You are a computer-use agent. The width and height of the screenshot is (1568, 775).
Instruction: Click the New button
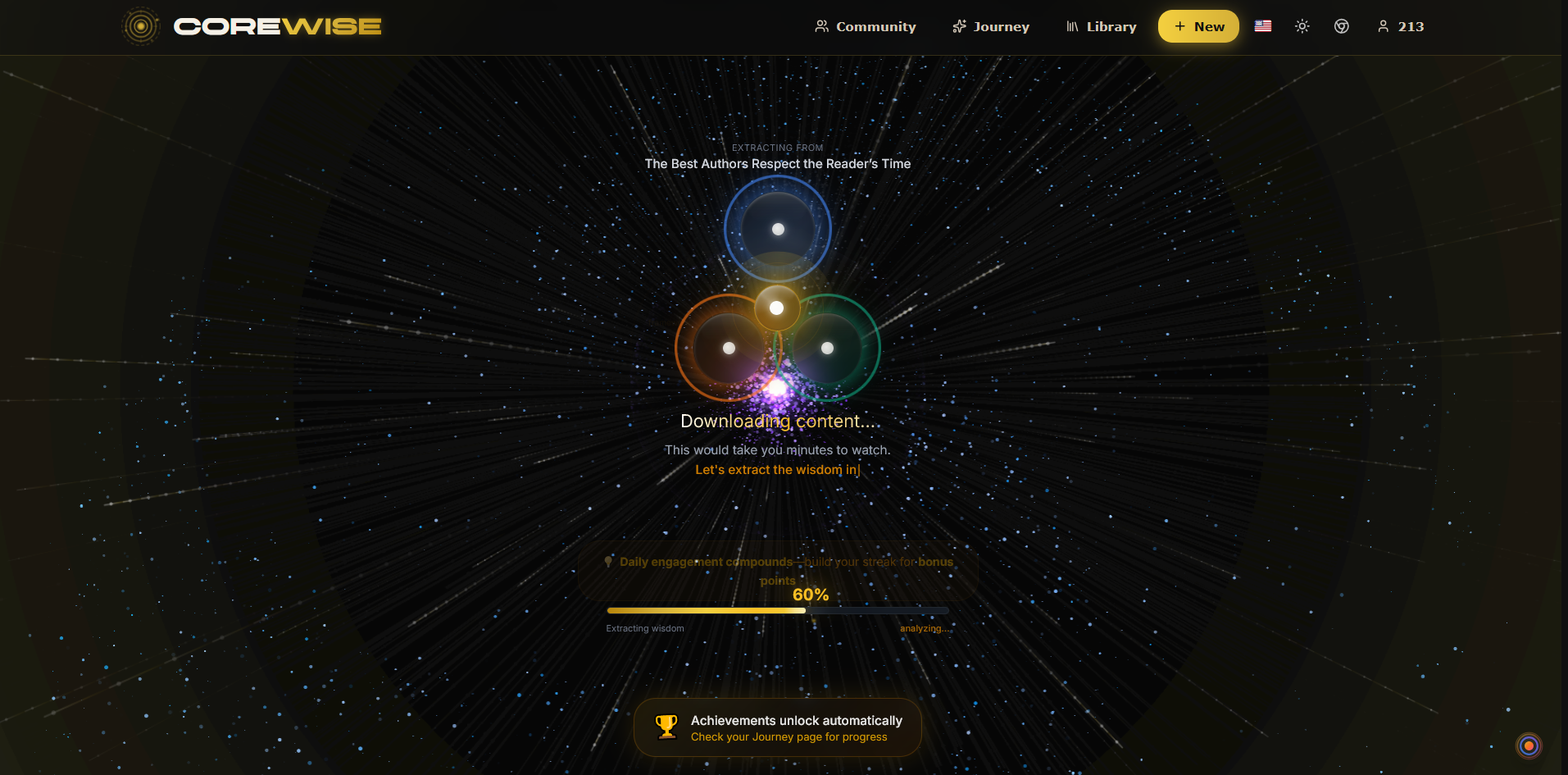tap(1198, 25)
